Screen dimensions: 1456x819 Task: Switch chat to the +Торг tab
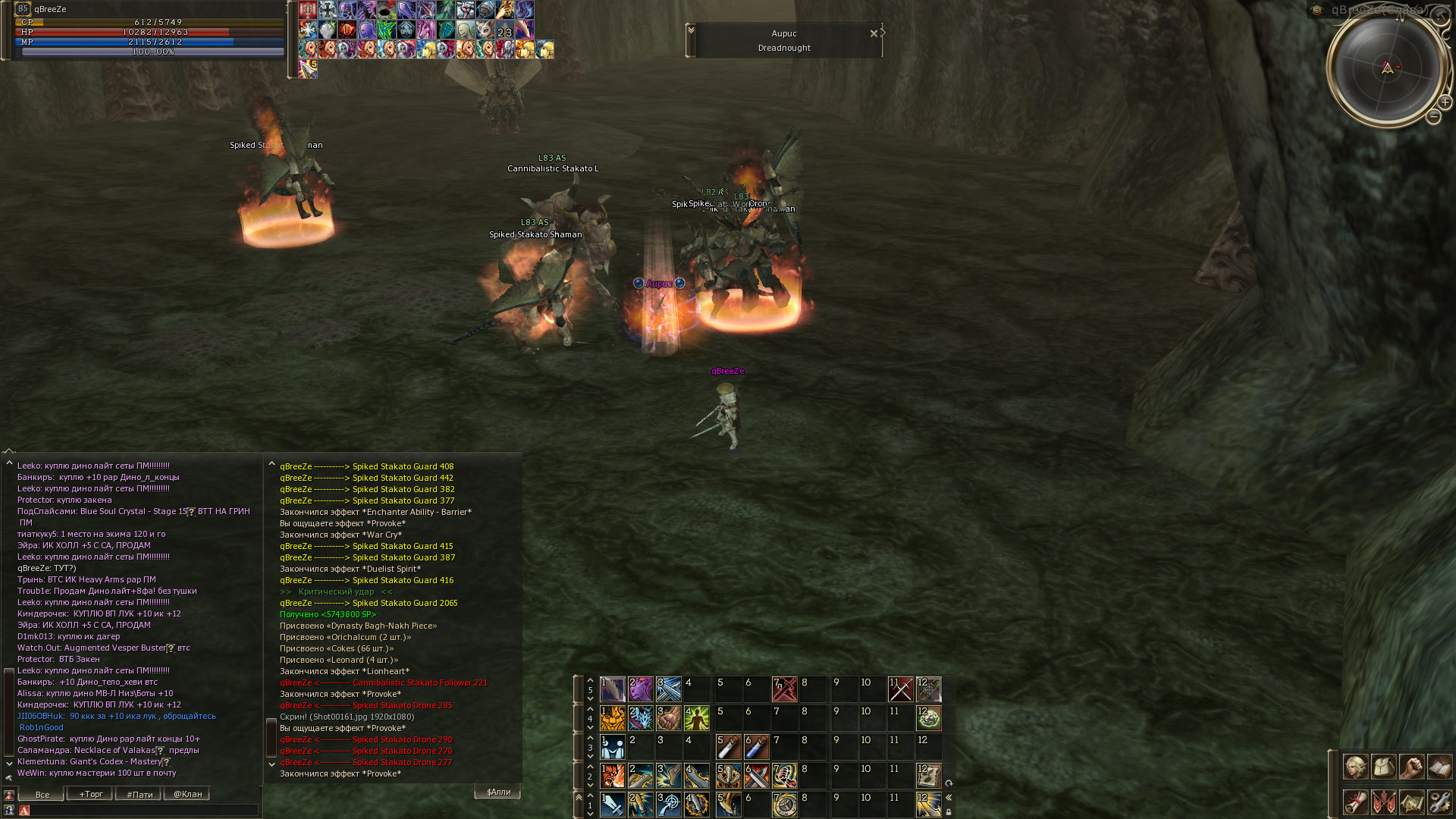click(x=90, y=794)
